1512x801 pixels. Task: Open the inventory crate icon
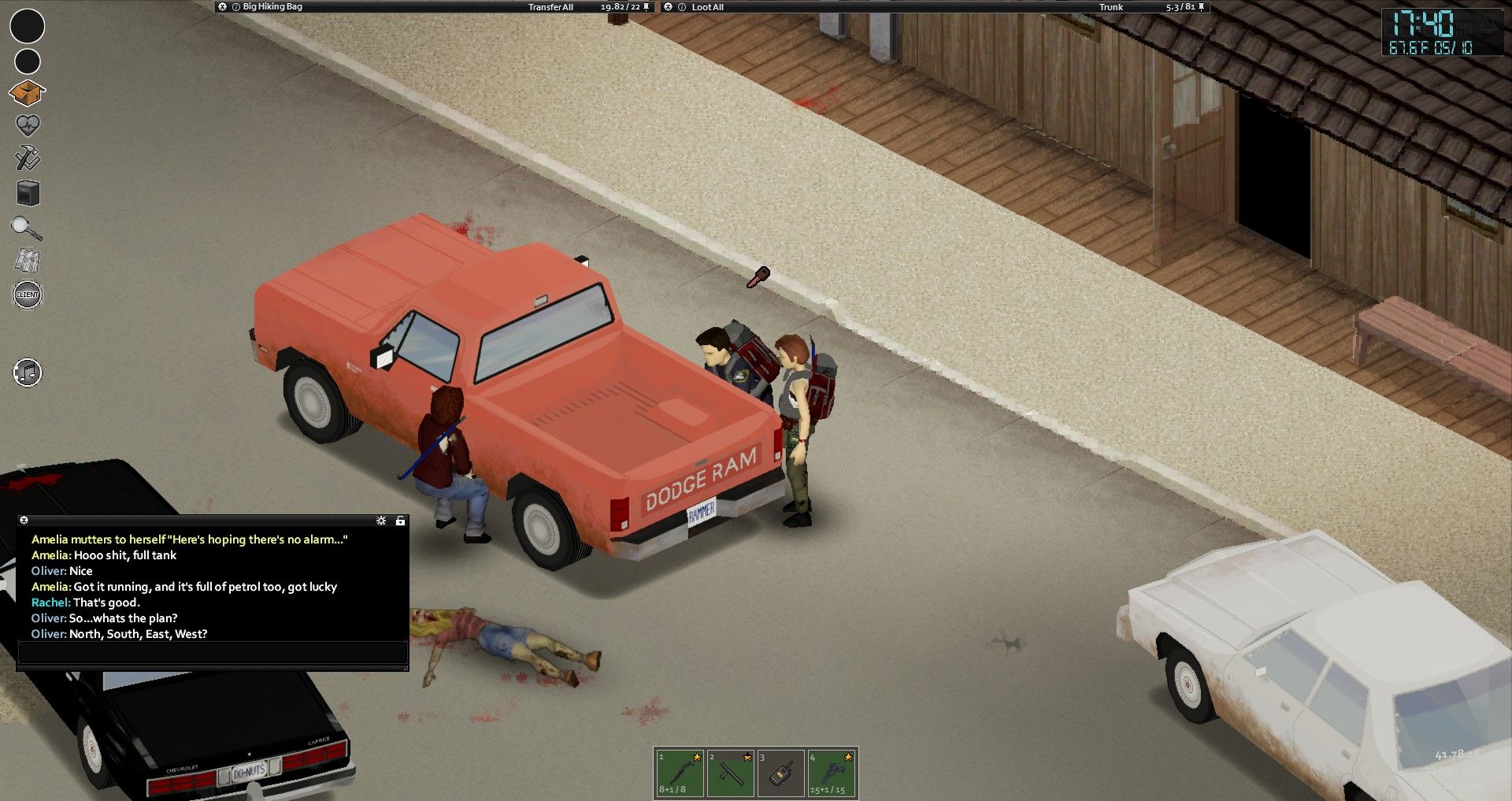[x=27, y=93]
